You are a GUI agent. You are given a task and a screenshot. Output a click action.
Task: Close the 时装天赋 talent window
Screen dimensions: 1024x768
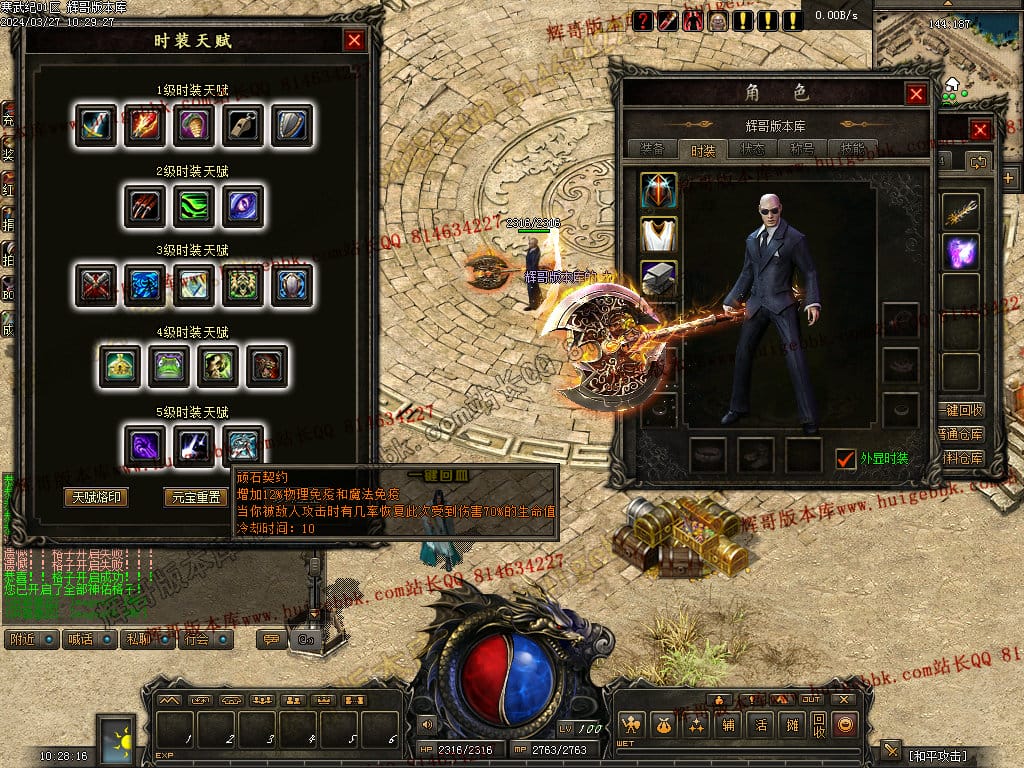click(354, 40)
